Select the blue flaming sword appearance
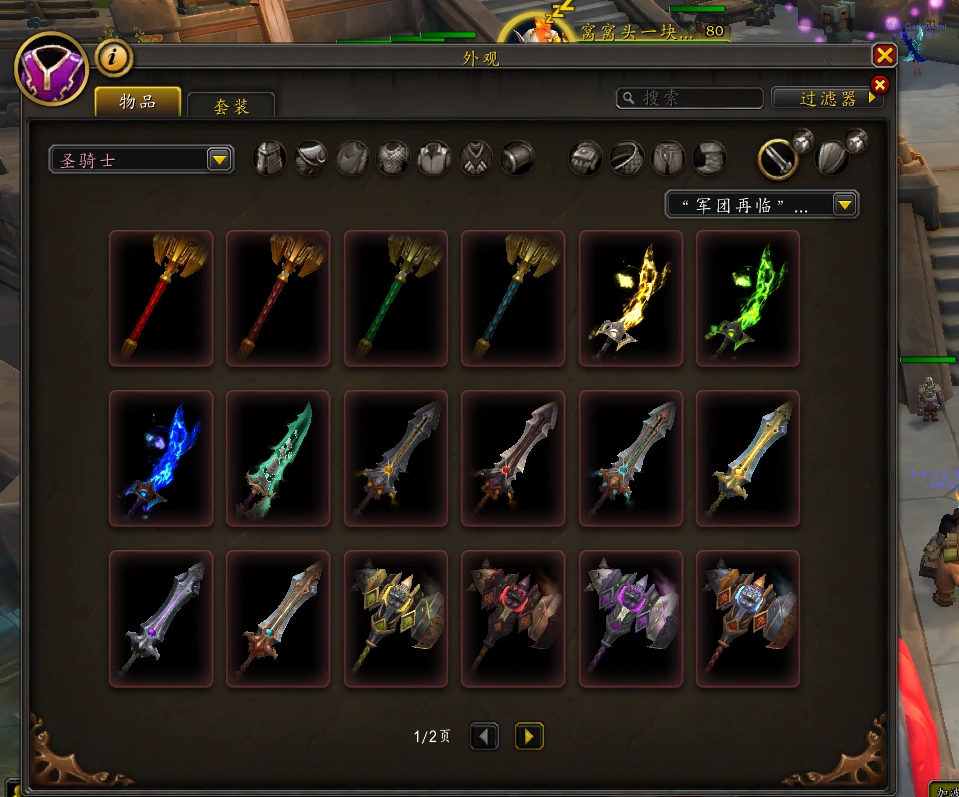Image resolution: width=959 pixels, height=797 pixels. [x=161, y=458]
